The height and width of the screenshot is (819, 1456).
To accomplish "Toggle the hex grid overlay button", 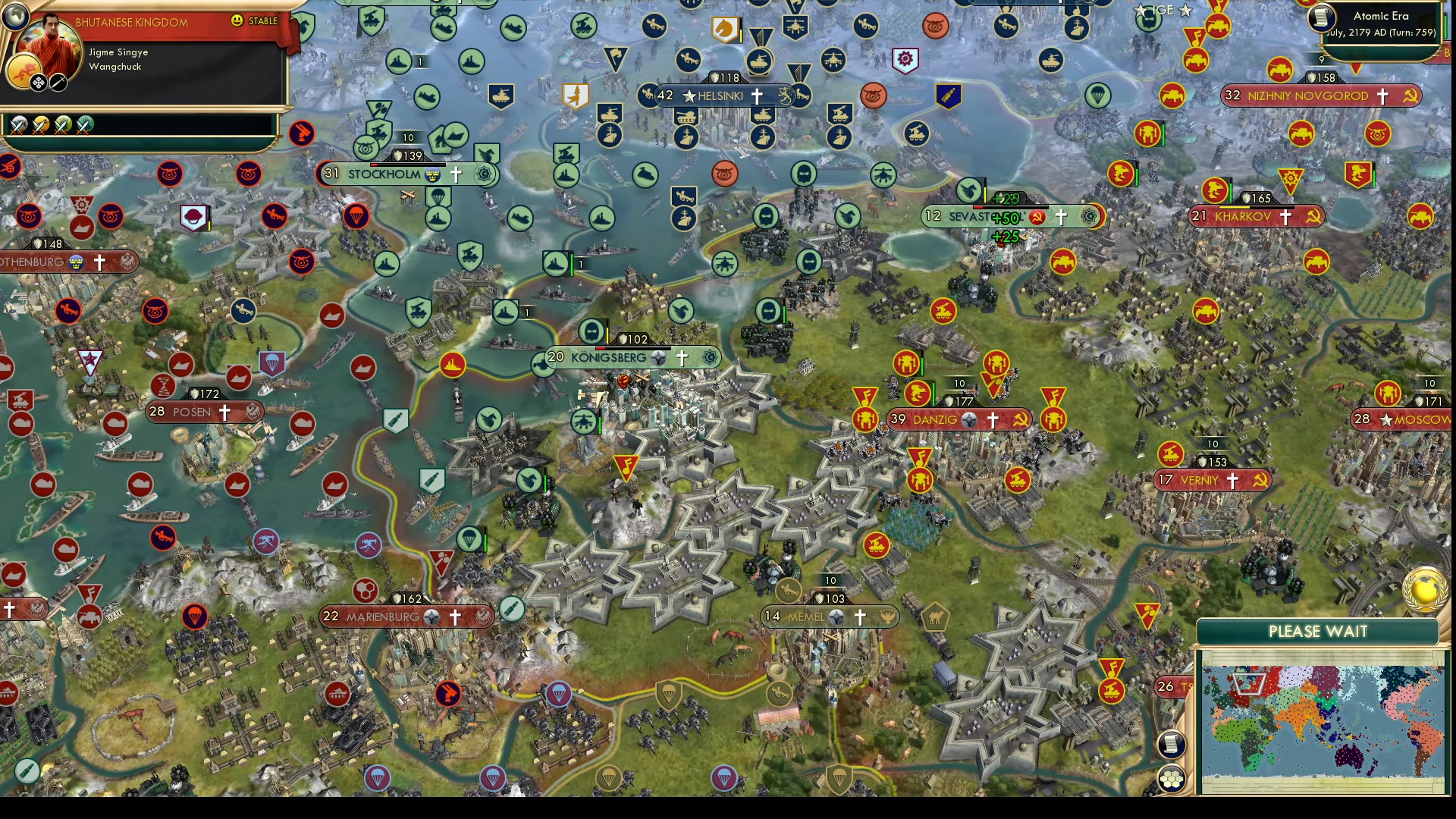I will pyautogui.click(x=1172, y=779).
